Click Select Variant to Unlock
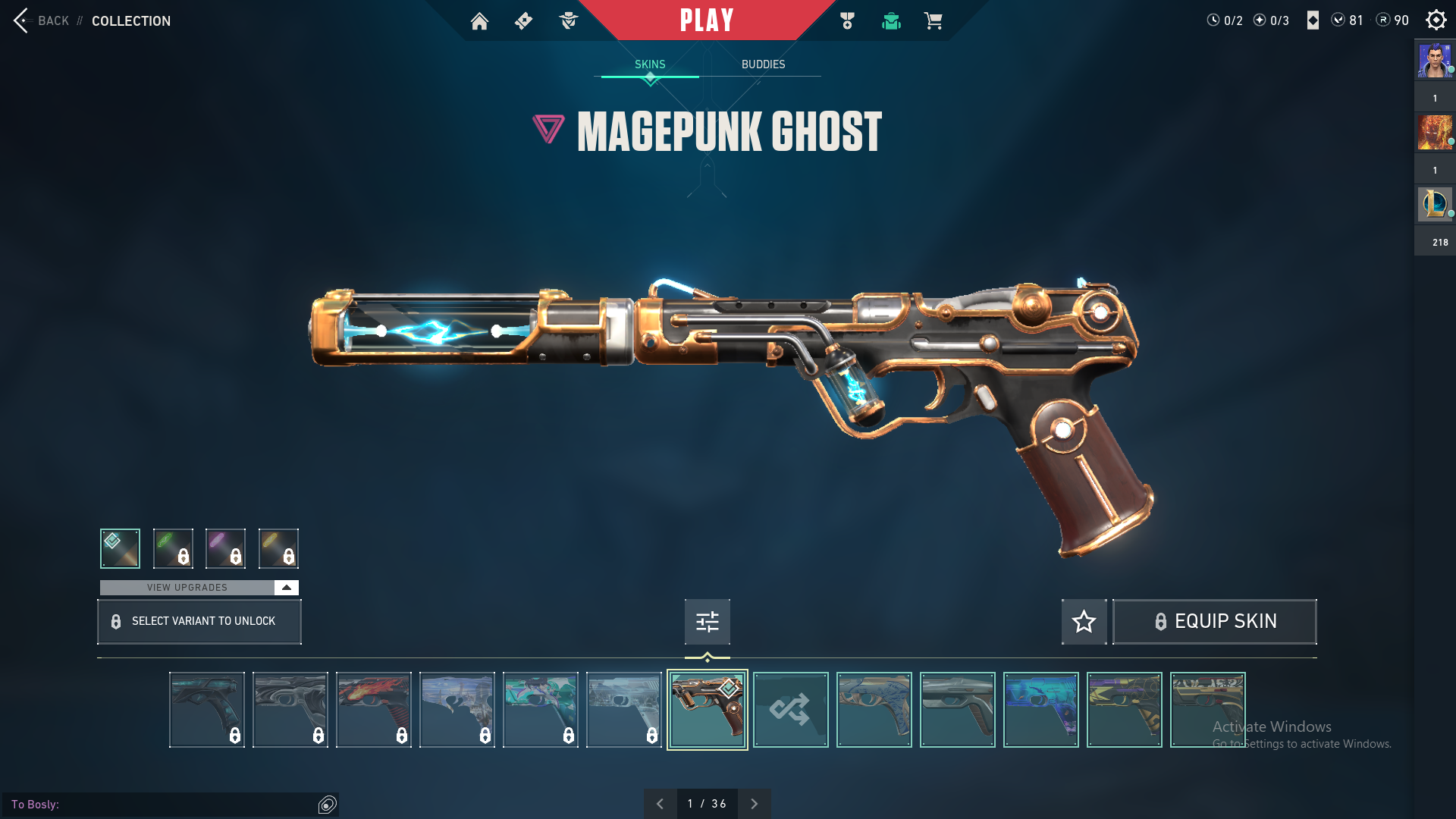The image size is (1456, 819). tap(199, 622)
